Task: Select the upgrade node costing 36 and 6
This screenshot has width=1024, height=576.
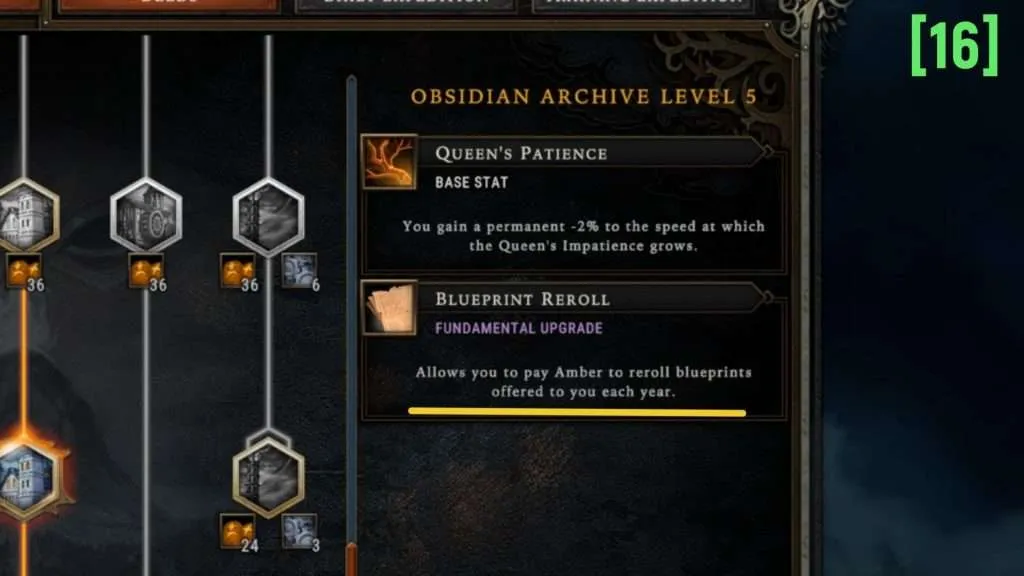Action: tap(268, 214)
